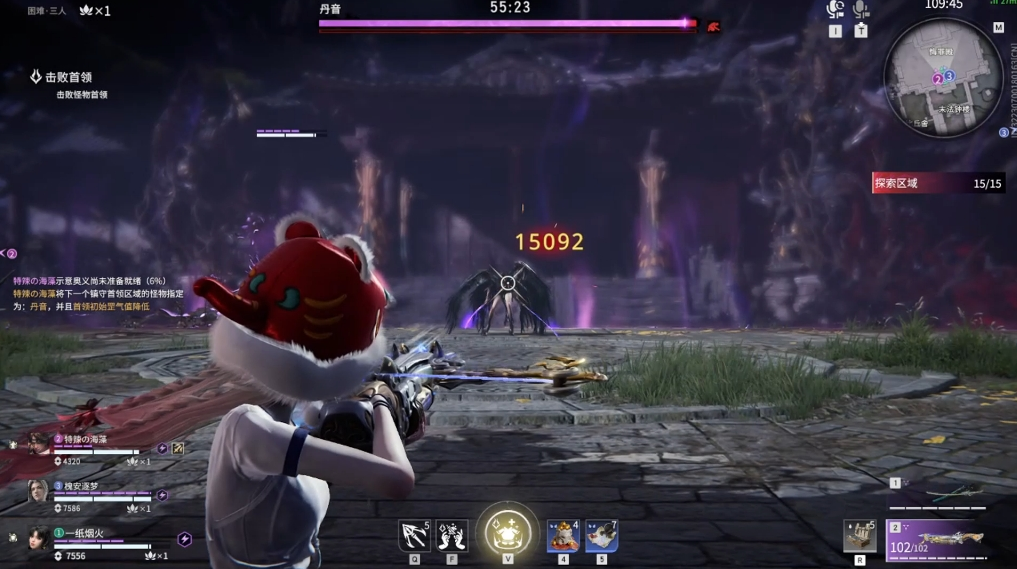Click the team chat log message
Image resolution: width=1017 pixels, height=569 pixels.
(90, 294)
